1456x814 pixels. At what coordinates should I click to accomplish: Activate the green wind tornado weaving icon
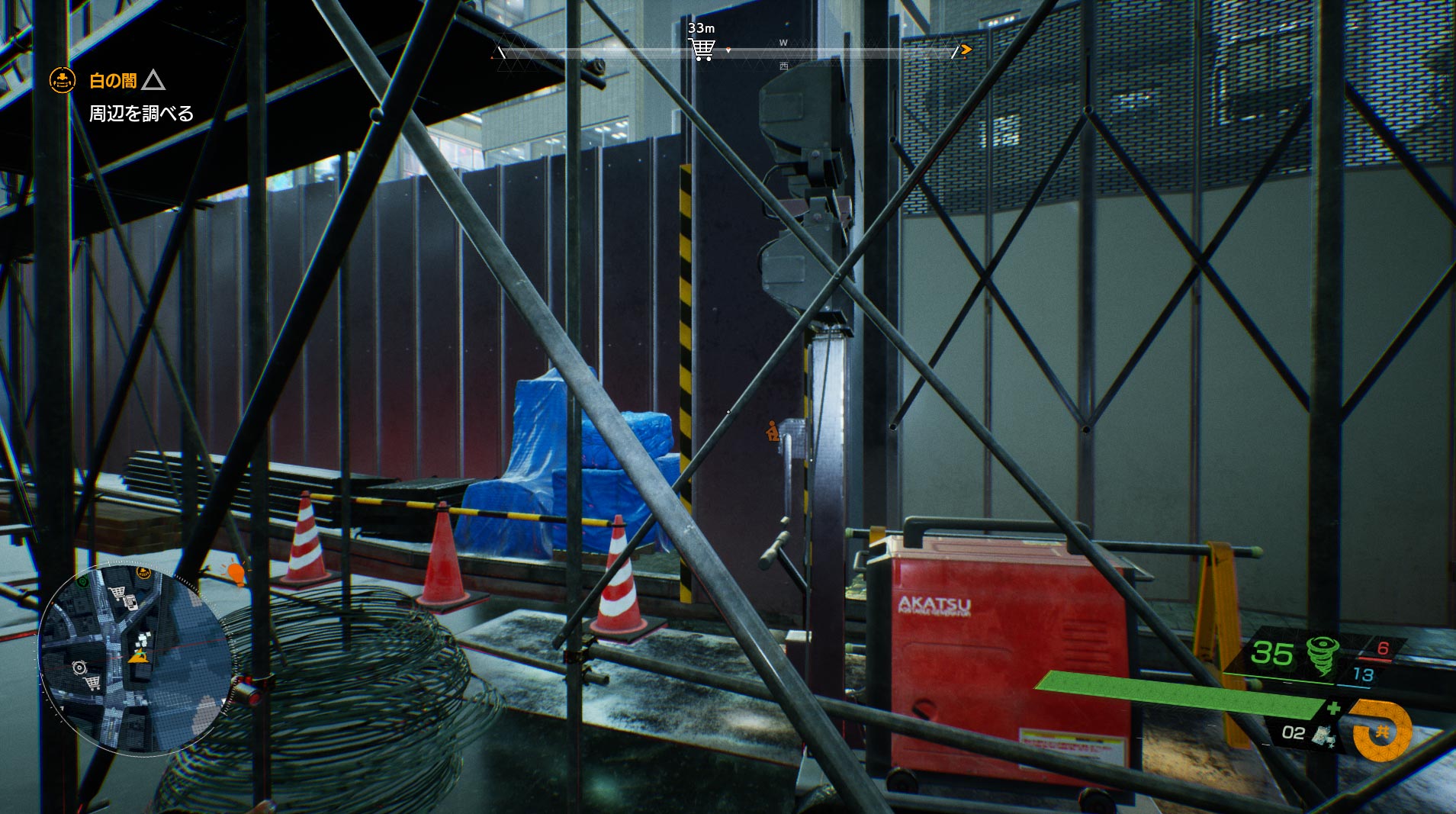click(x=1322, y=654)
